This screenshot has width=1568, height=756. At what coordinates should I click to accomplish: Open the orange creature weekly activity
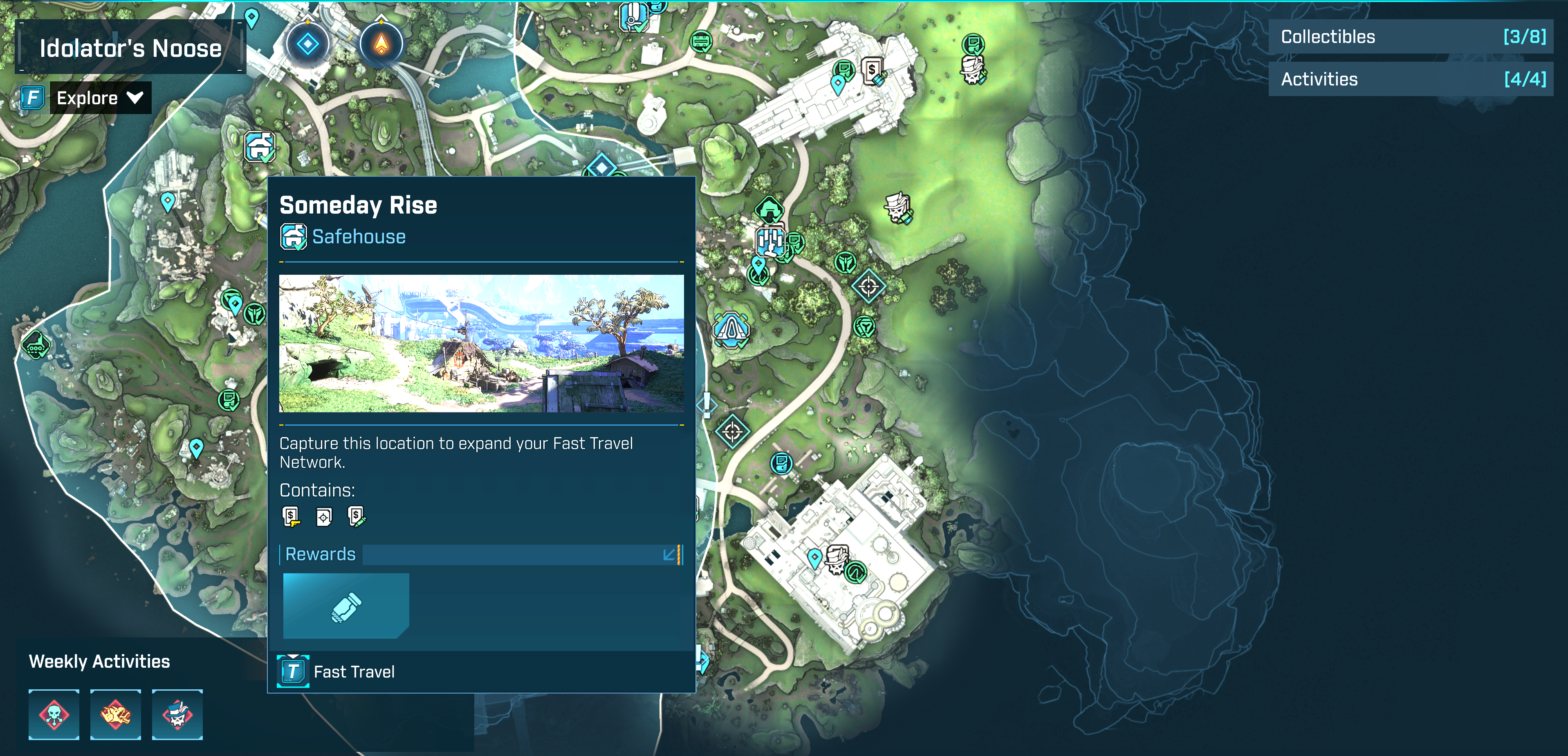point(116,715)
